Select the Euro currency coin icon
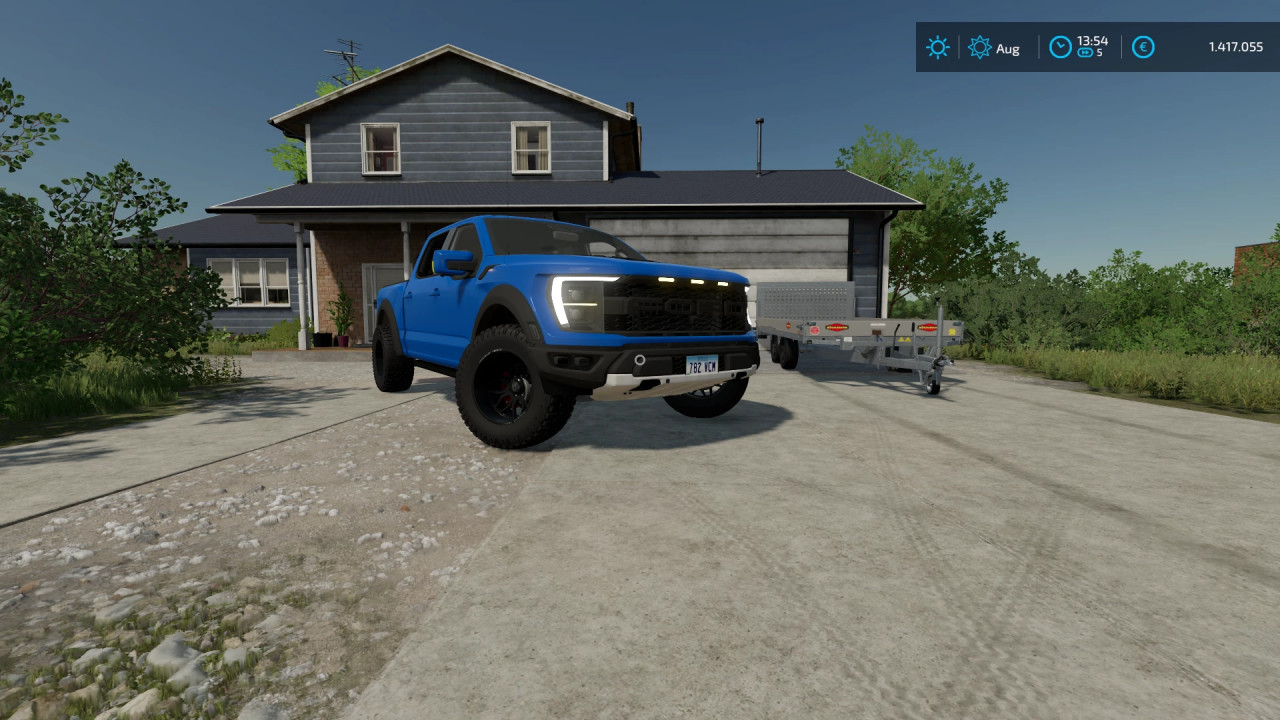The height and width of the screenshot is (720, 1280). click(x=1143, y=47)
